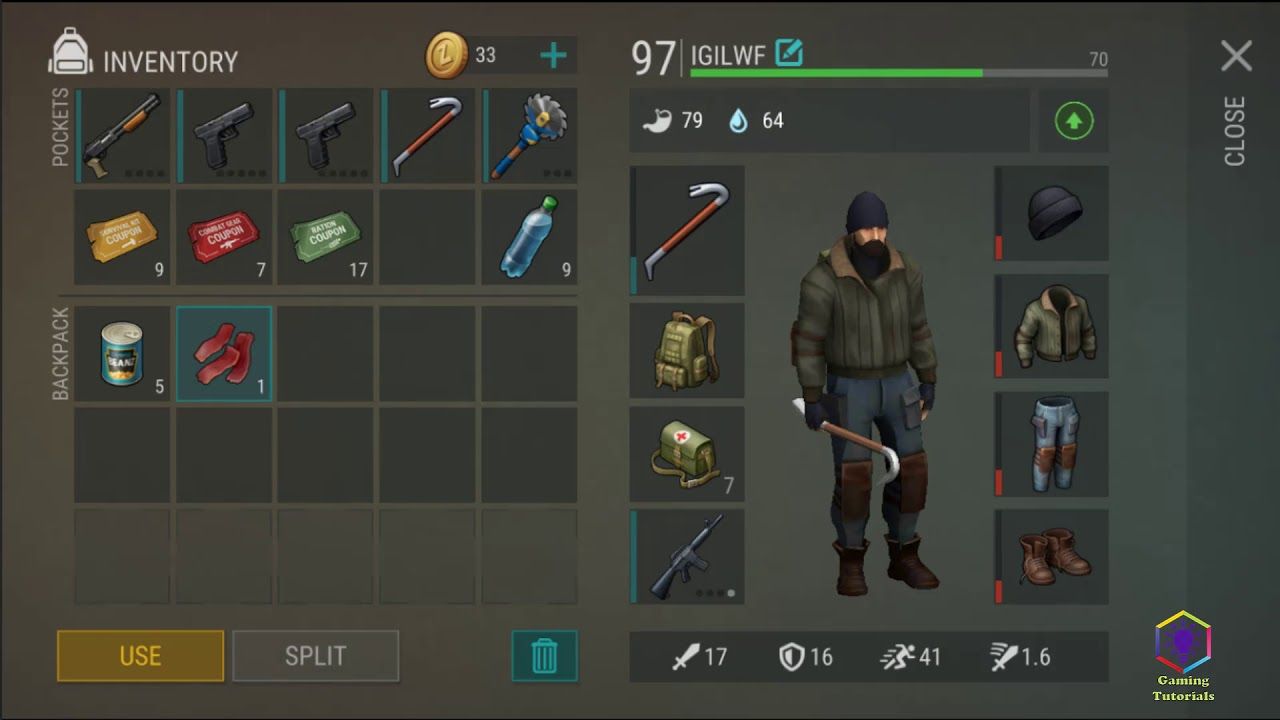
Task: Pick the green Ration coupon stack
Action: (x=327, y=237)
